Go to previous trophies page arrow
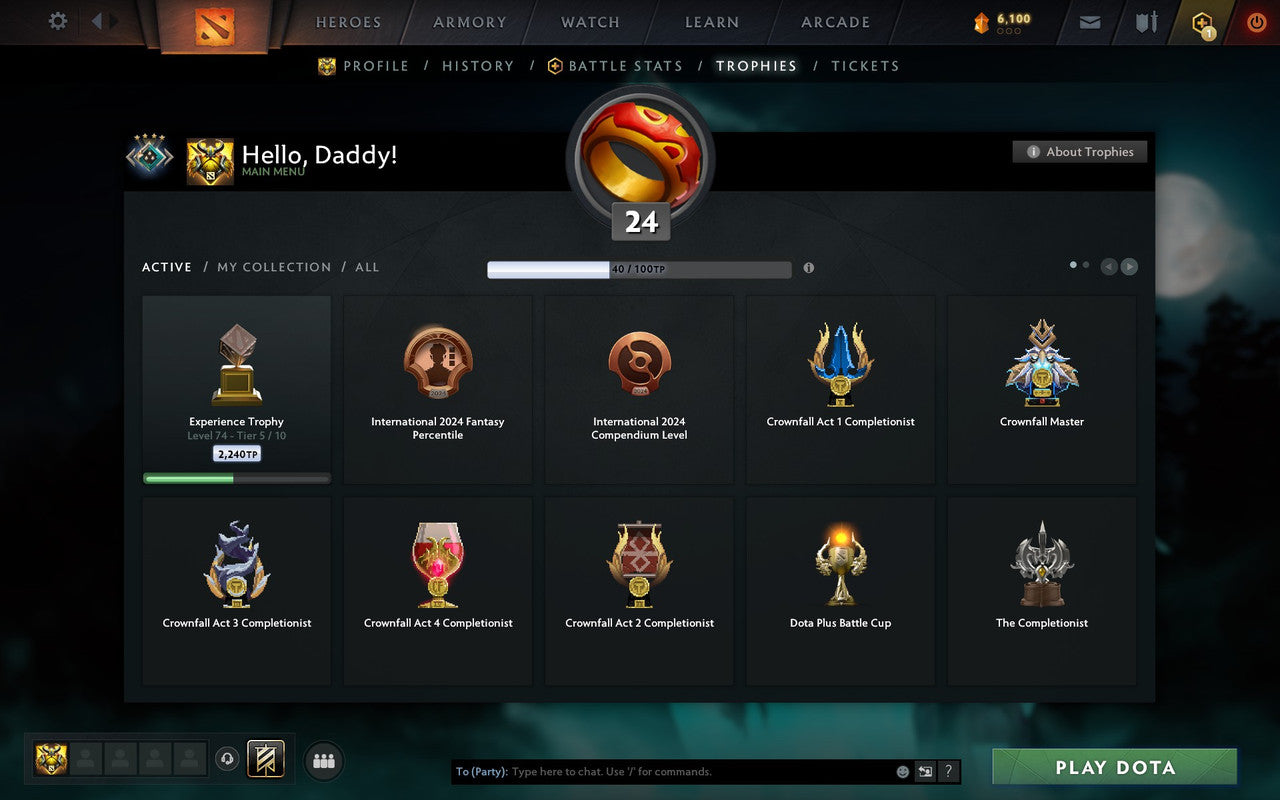 coord(1109,267)
